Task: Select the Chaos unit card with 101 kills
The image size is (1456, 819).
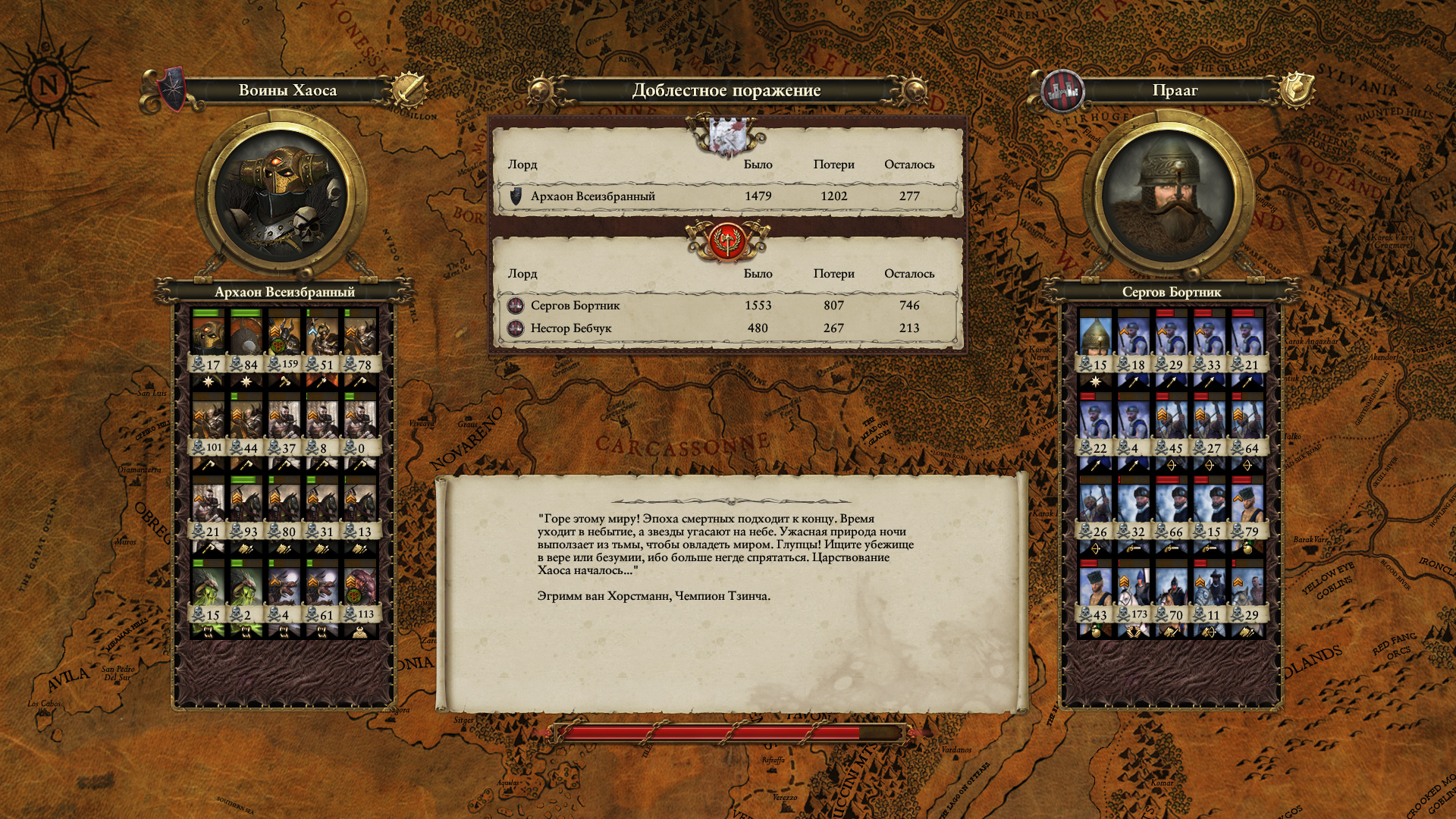Action: (x=209, y=425)
